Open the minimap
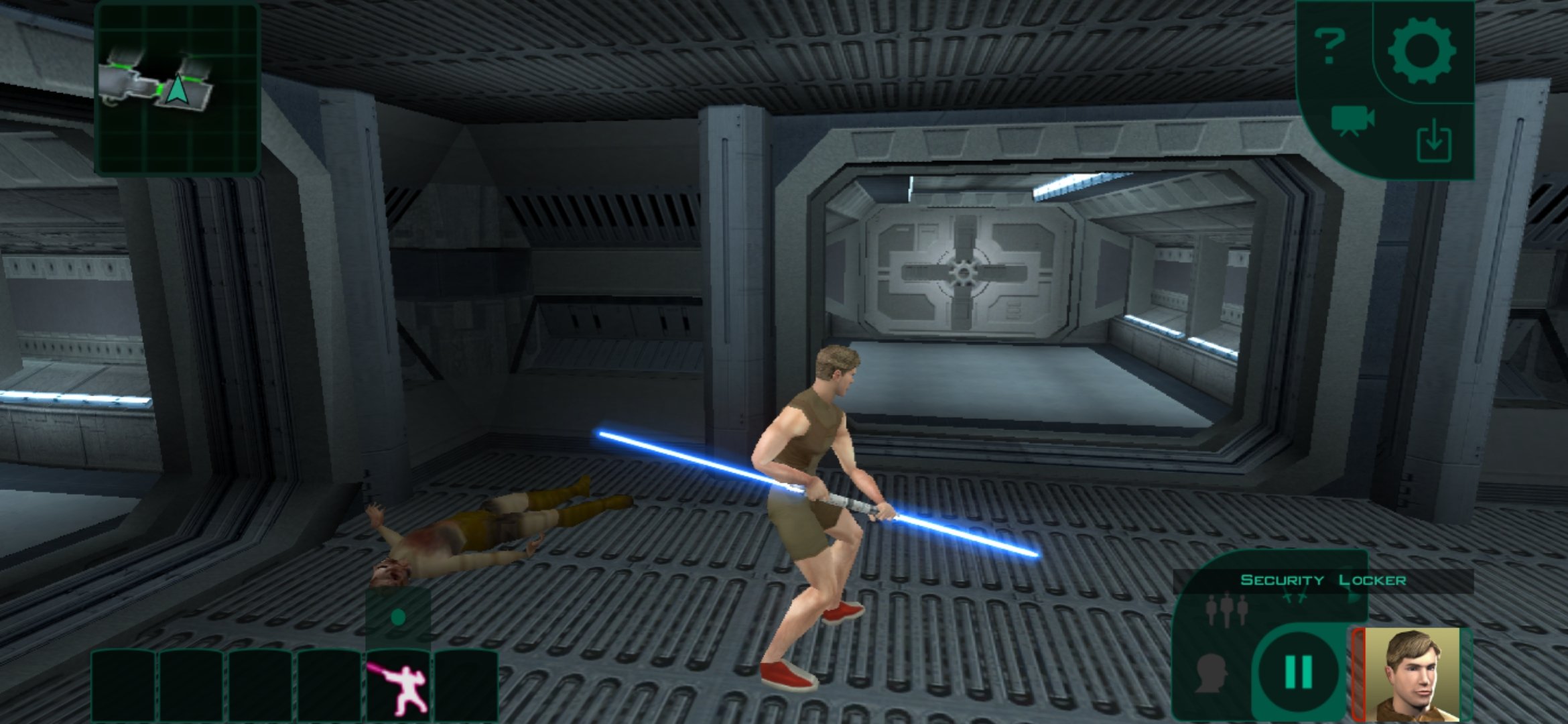Screen dimensions: 1568x724 pos(178,89)
